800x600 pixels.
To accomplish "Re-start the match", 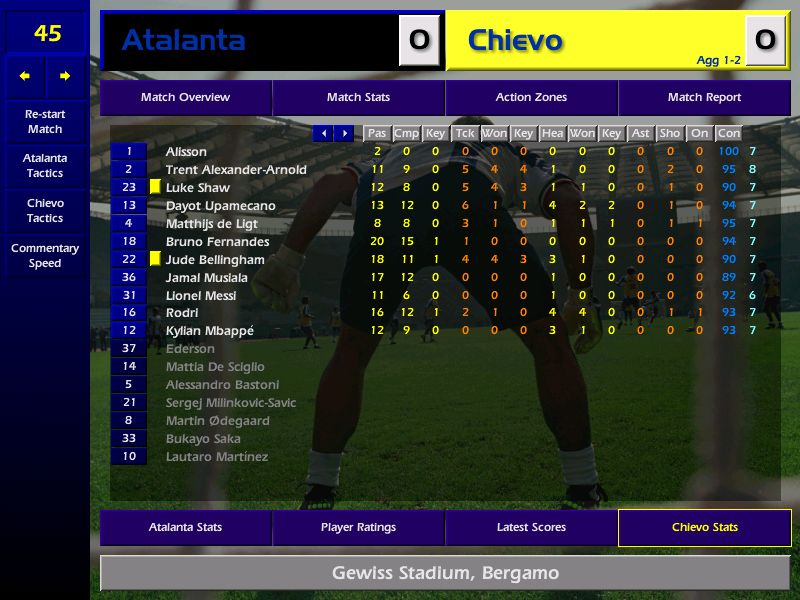I will 45,122.
